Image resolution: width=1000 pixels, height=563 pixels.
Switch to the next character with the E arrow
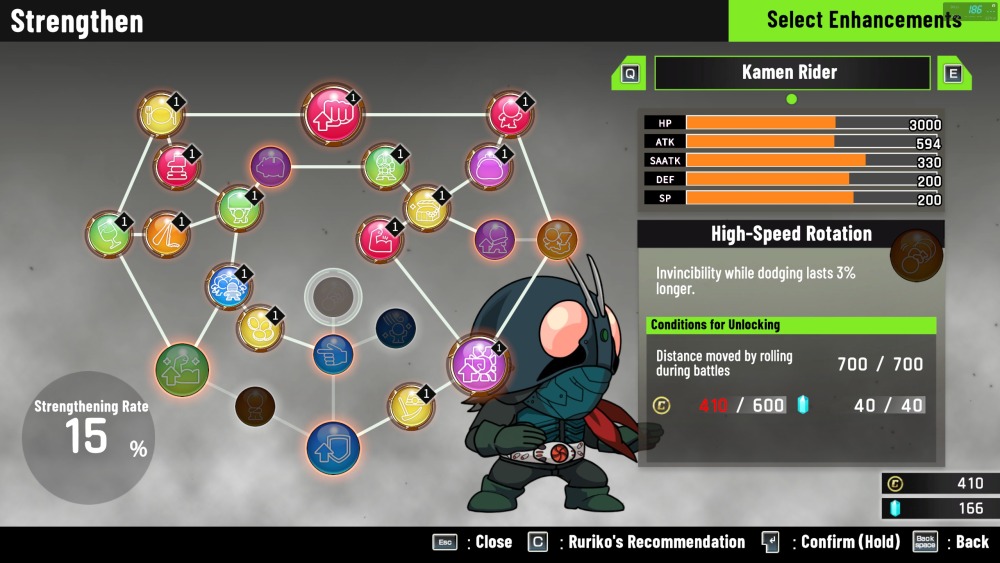pos(951,73)
